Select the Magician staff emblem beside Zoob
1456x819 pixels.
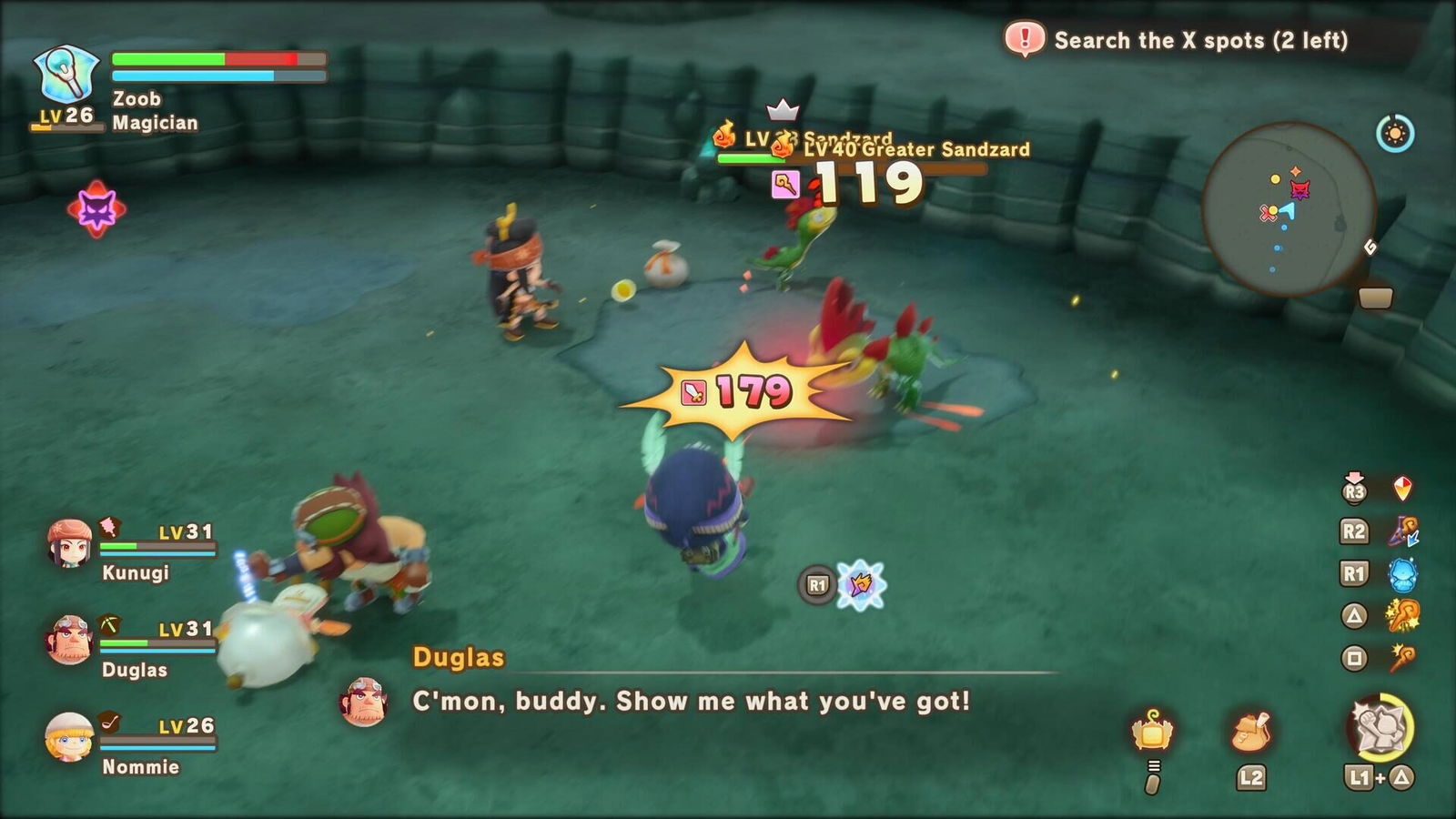coord(65,76)
